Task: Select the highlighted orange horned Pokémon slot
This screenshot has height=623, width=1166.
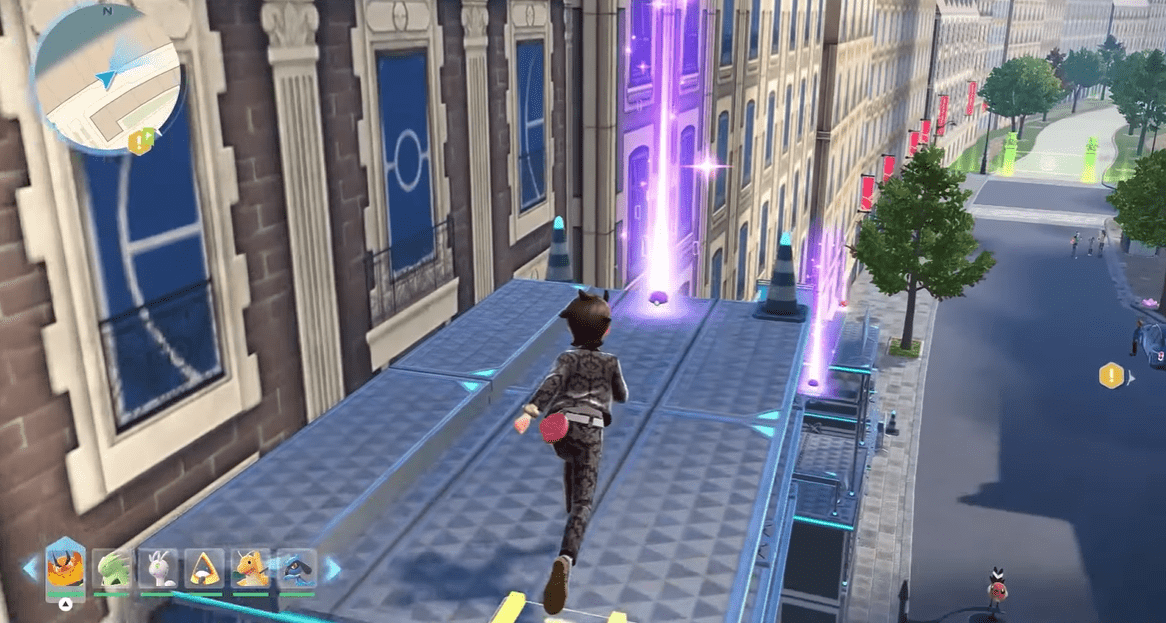Action: tap(65, 567)
